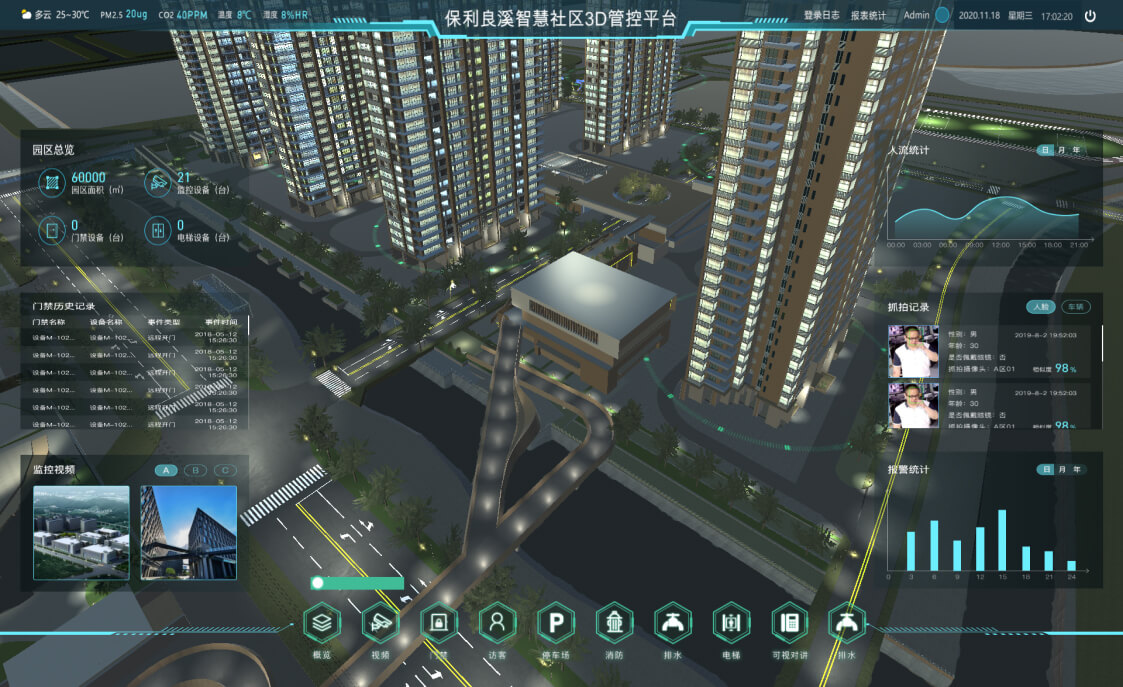Select the 视频 camera icon
1123x687 pixels.
pyautogui.click(x=380, y=623)
